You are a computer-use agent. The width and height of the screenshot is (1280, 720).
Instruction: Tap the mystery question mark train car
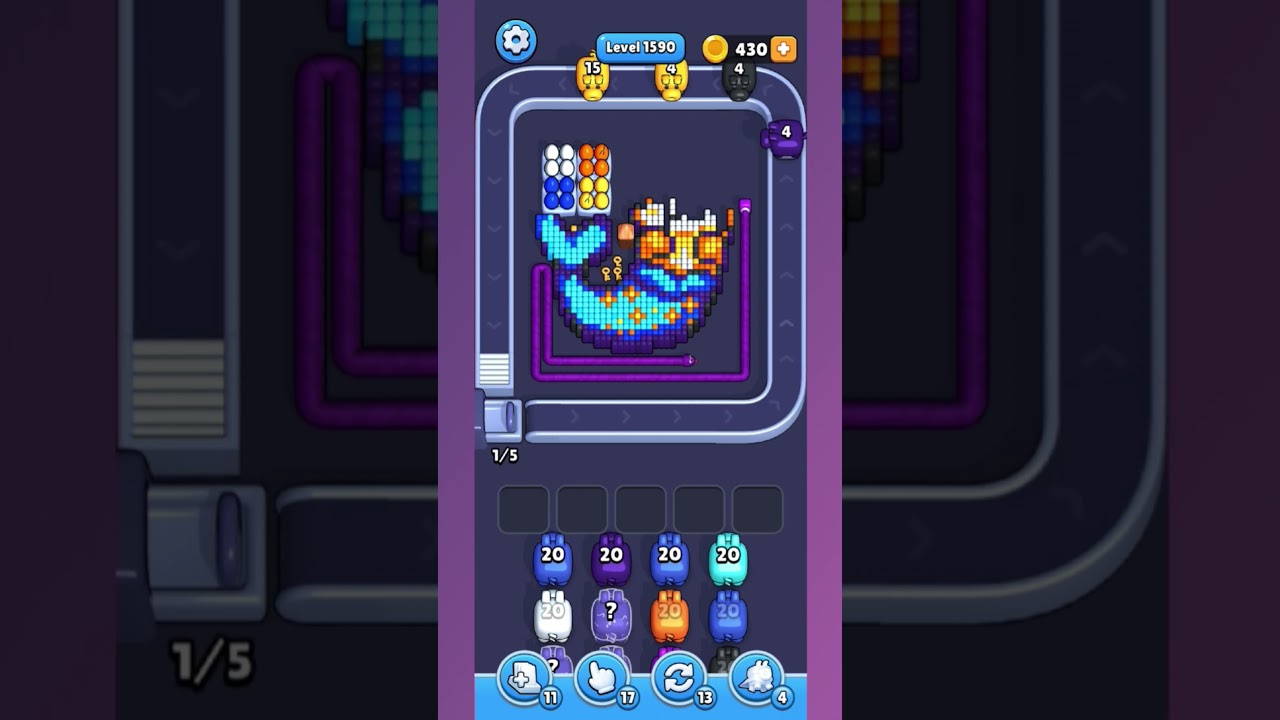coord(610,613)
